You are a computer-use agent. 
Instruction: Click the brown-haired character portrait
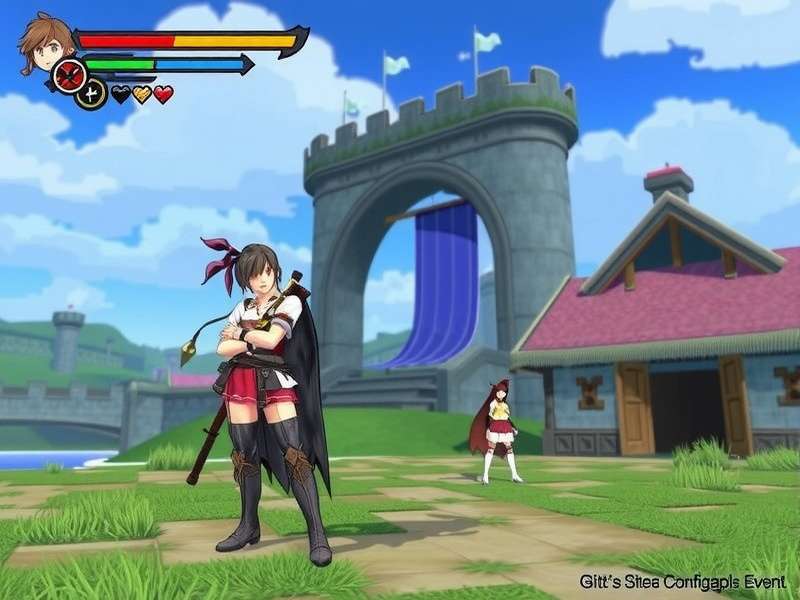46,41
